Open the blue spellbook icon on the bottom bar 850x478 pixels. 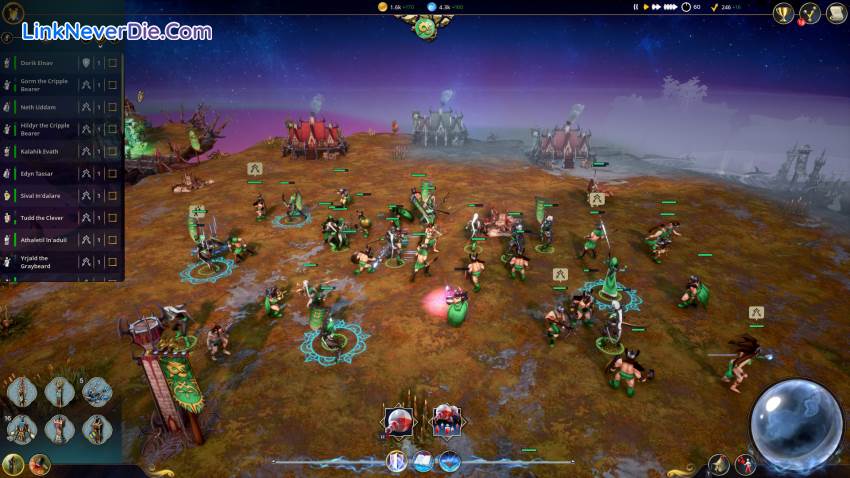tap(423, 462)
